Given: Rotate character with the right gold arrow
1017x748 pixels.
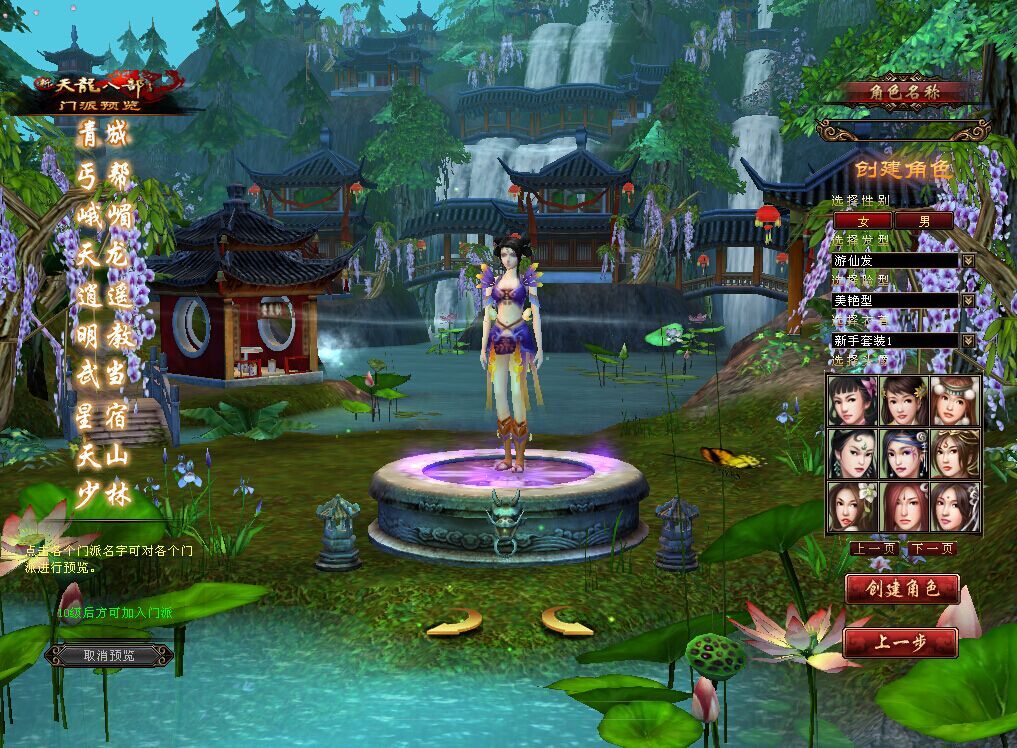Looking at the screenshot, I should [568, 621].
